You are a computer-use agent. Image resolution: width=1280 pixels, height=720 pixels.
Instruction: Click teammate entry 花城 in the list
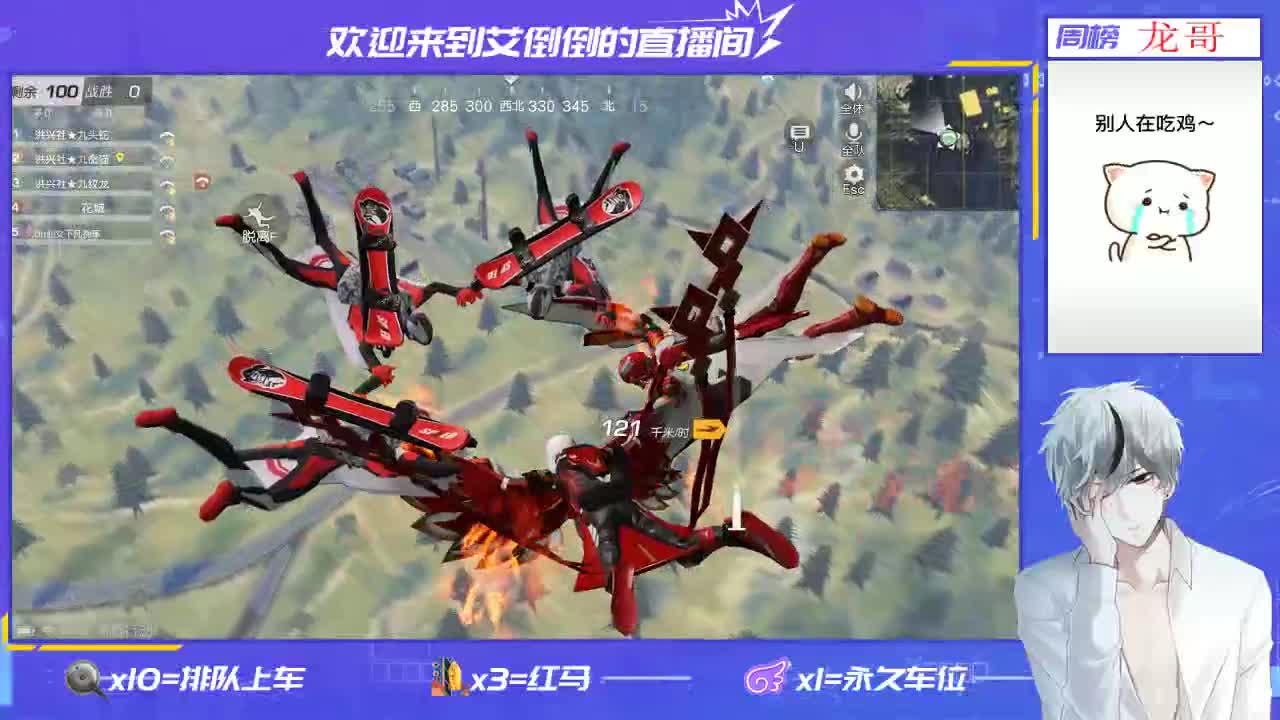coord(95,209)
